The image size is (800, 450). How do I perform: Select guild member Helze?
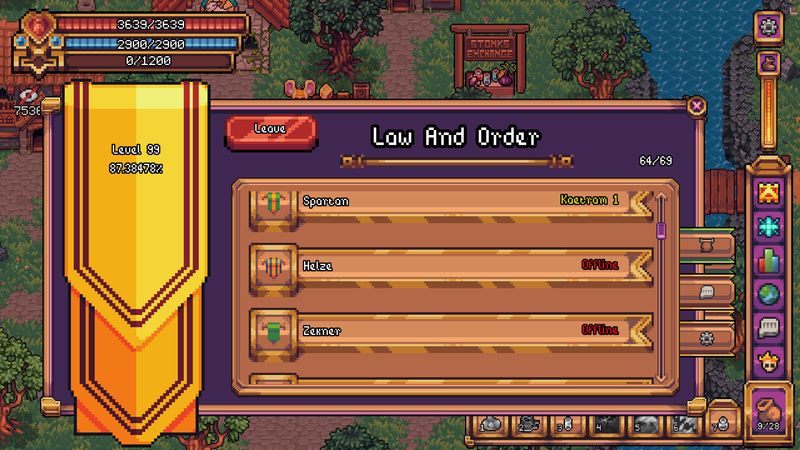point(450,265)
